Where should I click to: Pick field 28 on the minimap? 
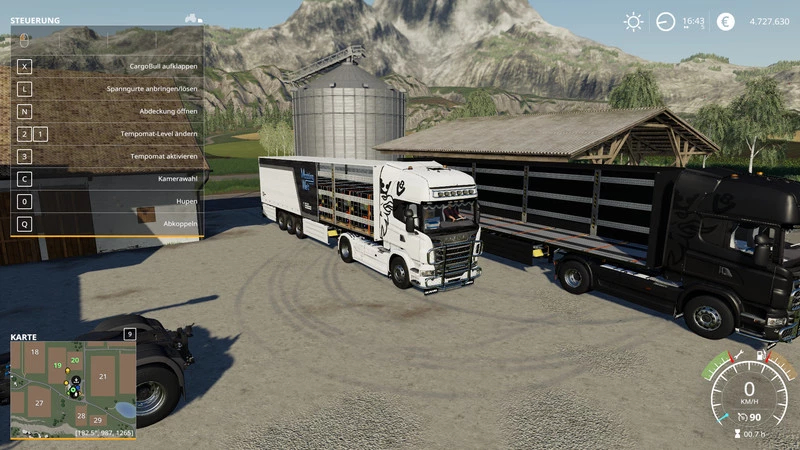[x=81, y=415]
